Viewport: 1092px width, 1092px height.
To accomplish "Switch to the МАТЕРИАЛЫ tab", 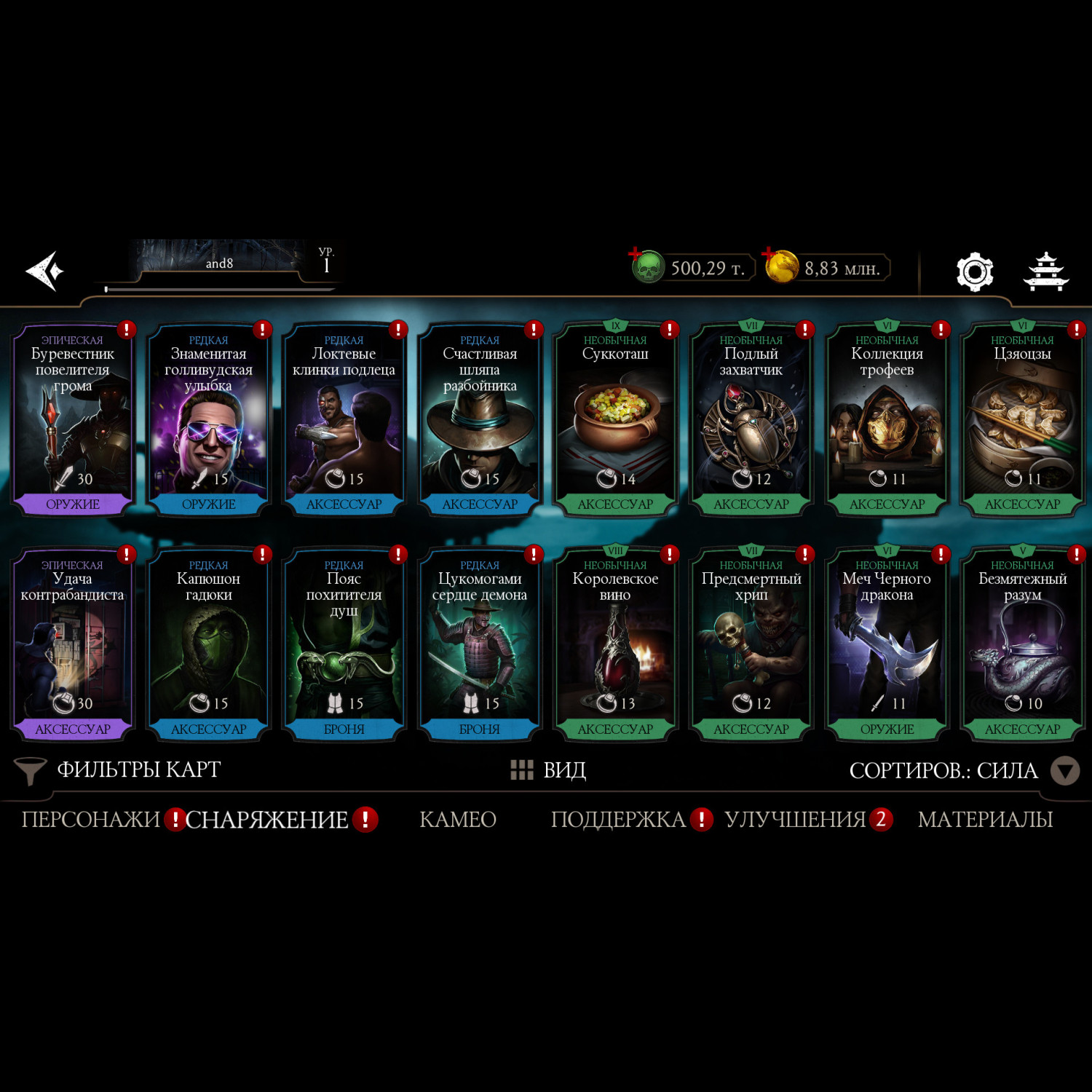I will (985, 820).
